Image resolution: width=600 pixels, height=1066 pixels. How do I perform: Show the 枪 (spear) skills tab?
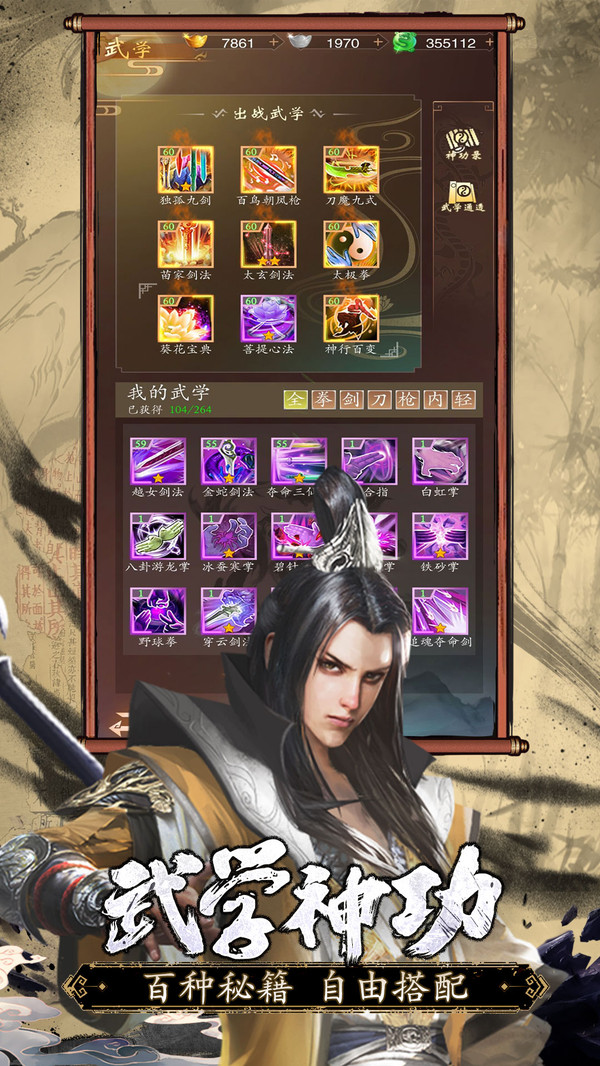407,400
